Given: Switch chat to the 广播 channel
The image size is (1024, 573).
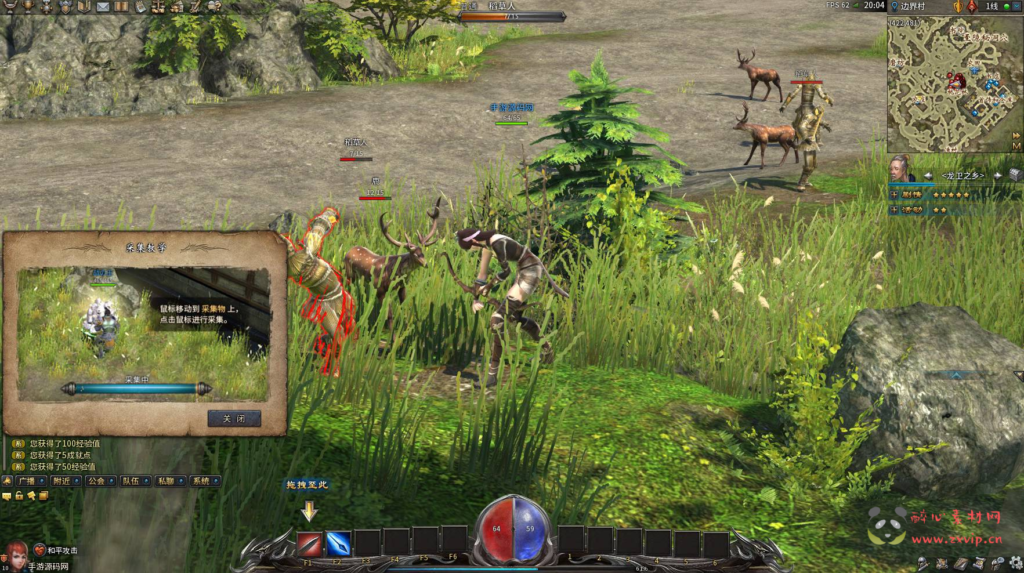Looking at the screenshot, I should pyautogui.click(x=26, y=481).
